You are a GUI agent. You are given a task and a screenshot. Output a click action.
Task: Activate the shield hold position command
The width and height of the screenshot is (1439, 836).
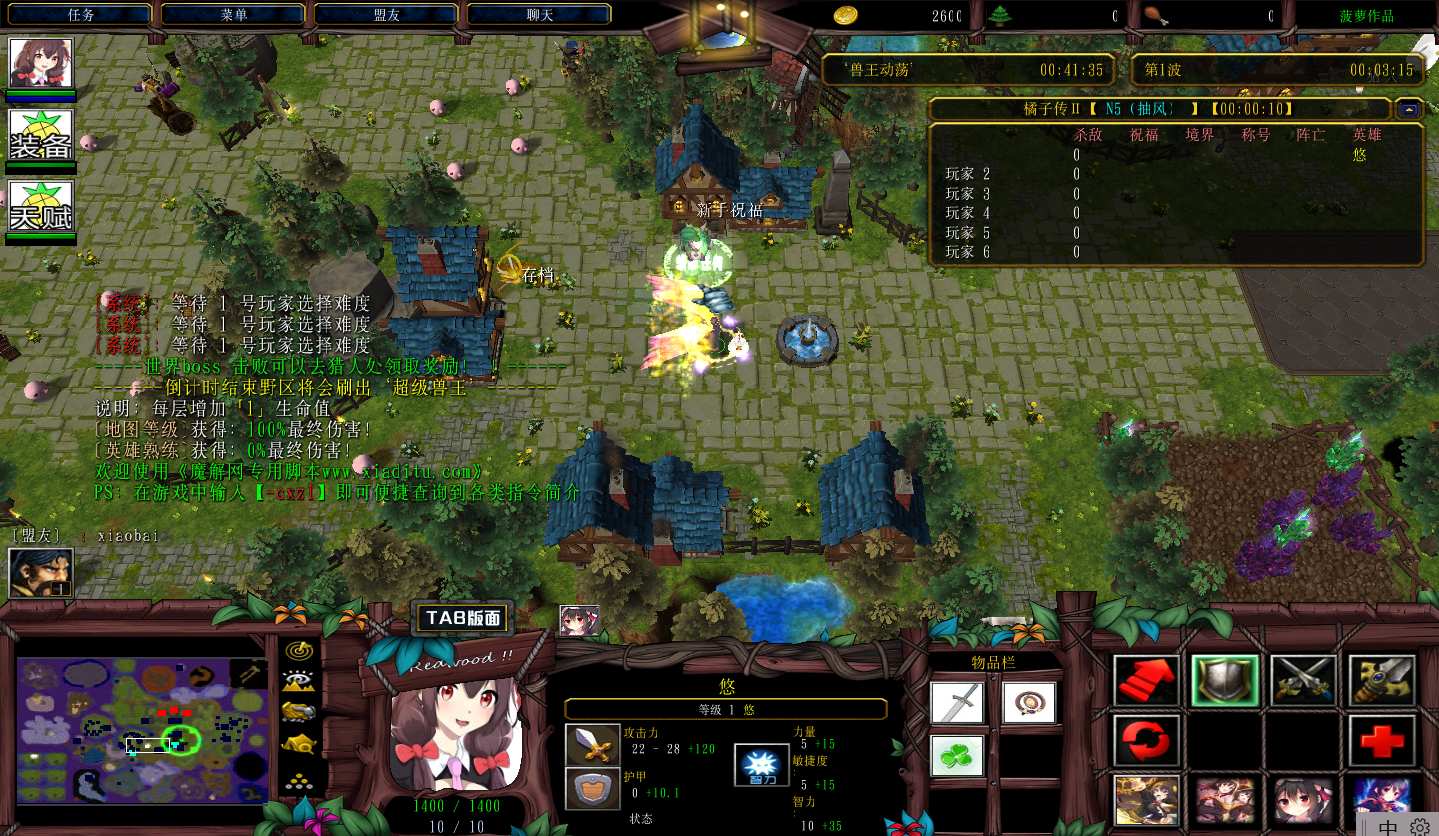1224,681
